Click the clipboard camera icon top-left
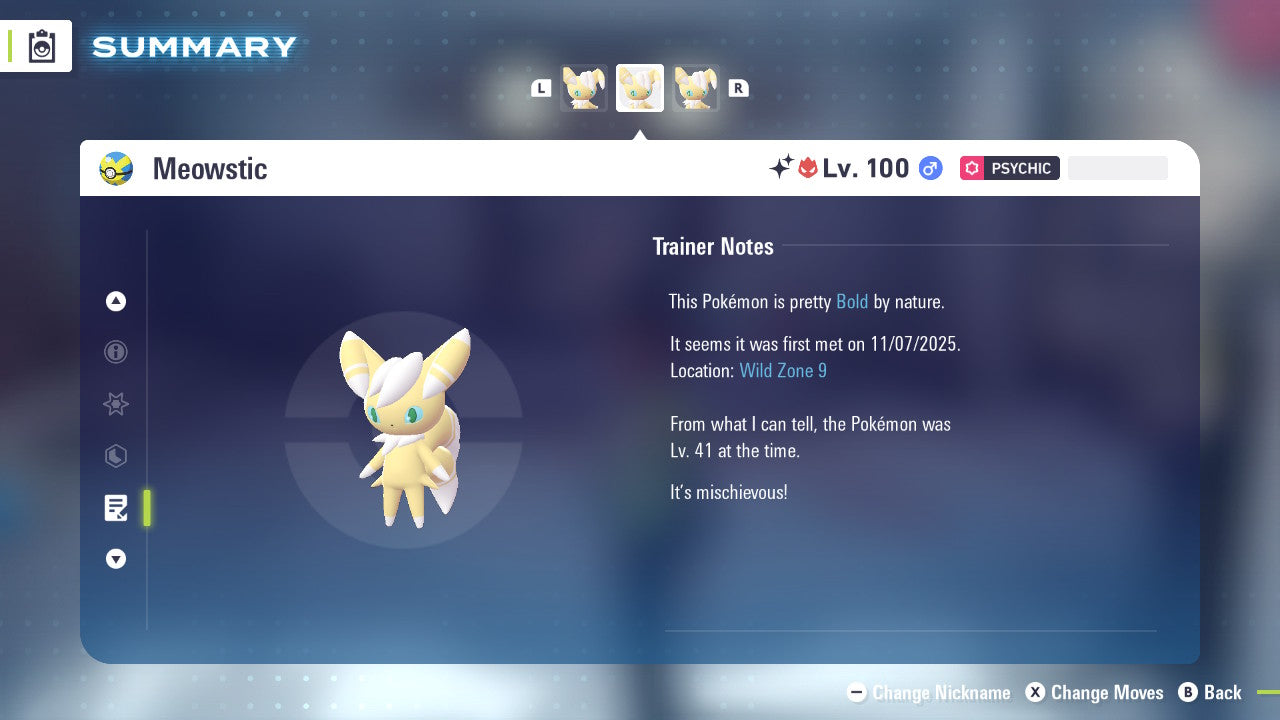 41,45
